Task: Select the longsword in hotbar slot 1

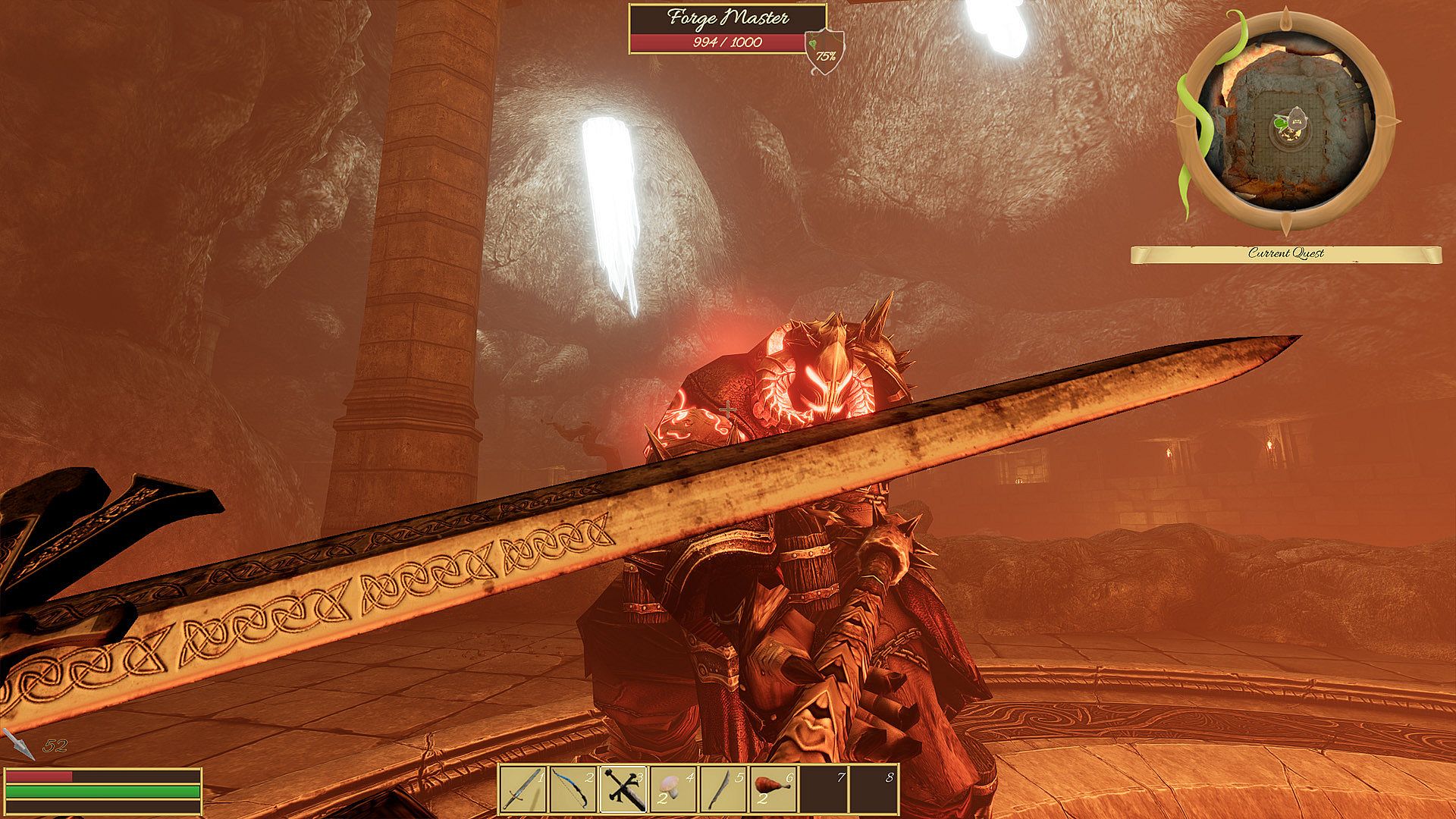Action: tap(523, 789)
